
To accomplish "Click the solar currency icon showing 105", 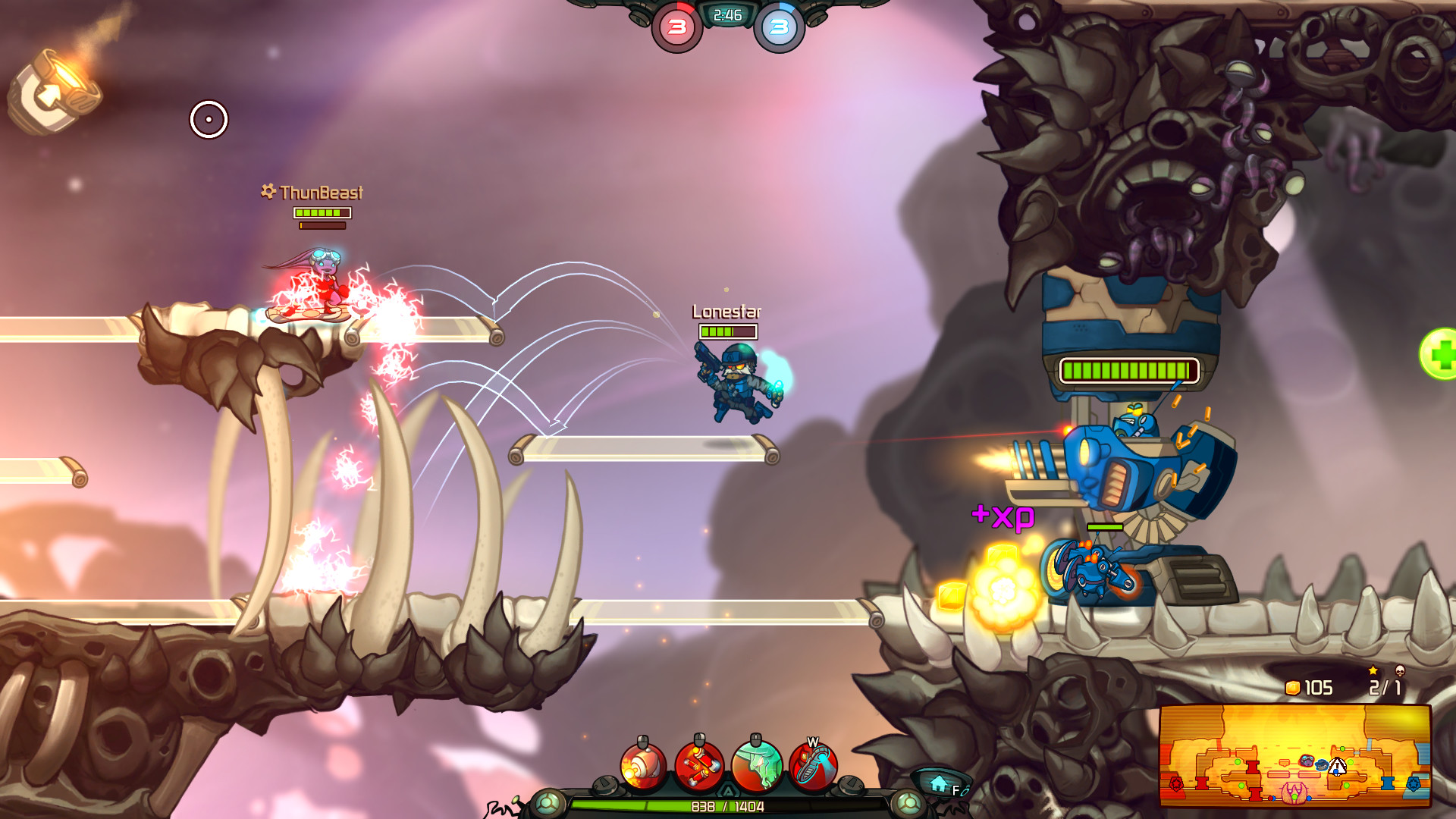I will (x=1292, y=688).
